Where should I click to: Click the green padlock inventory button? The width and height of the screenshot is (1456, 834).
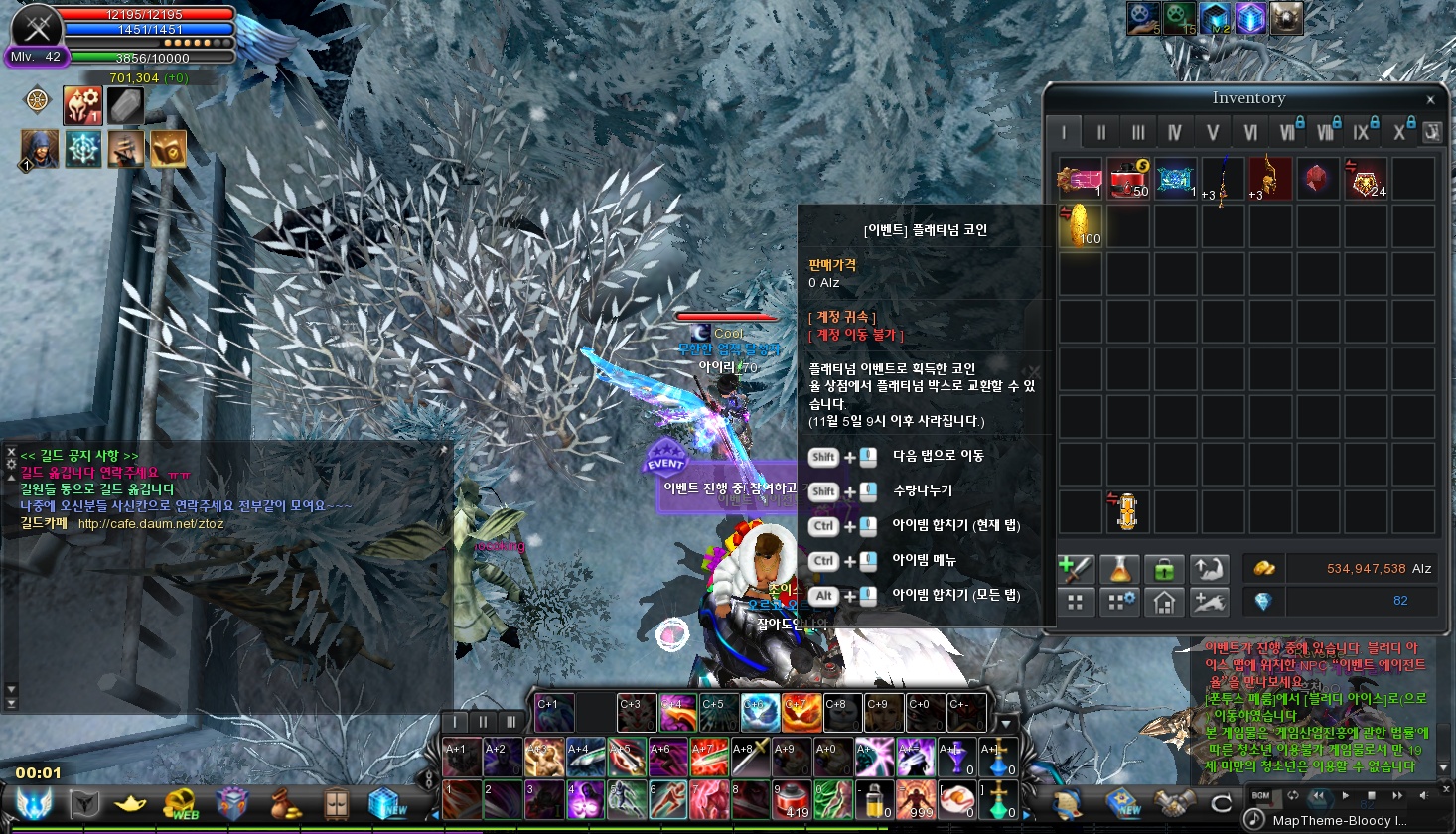pyautogui.click(x=1163, y=569)
